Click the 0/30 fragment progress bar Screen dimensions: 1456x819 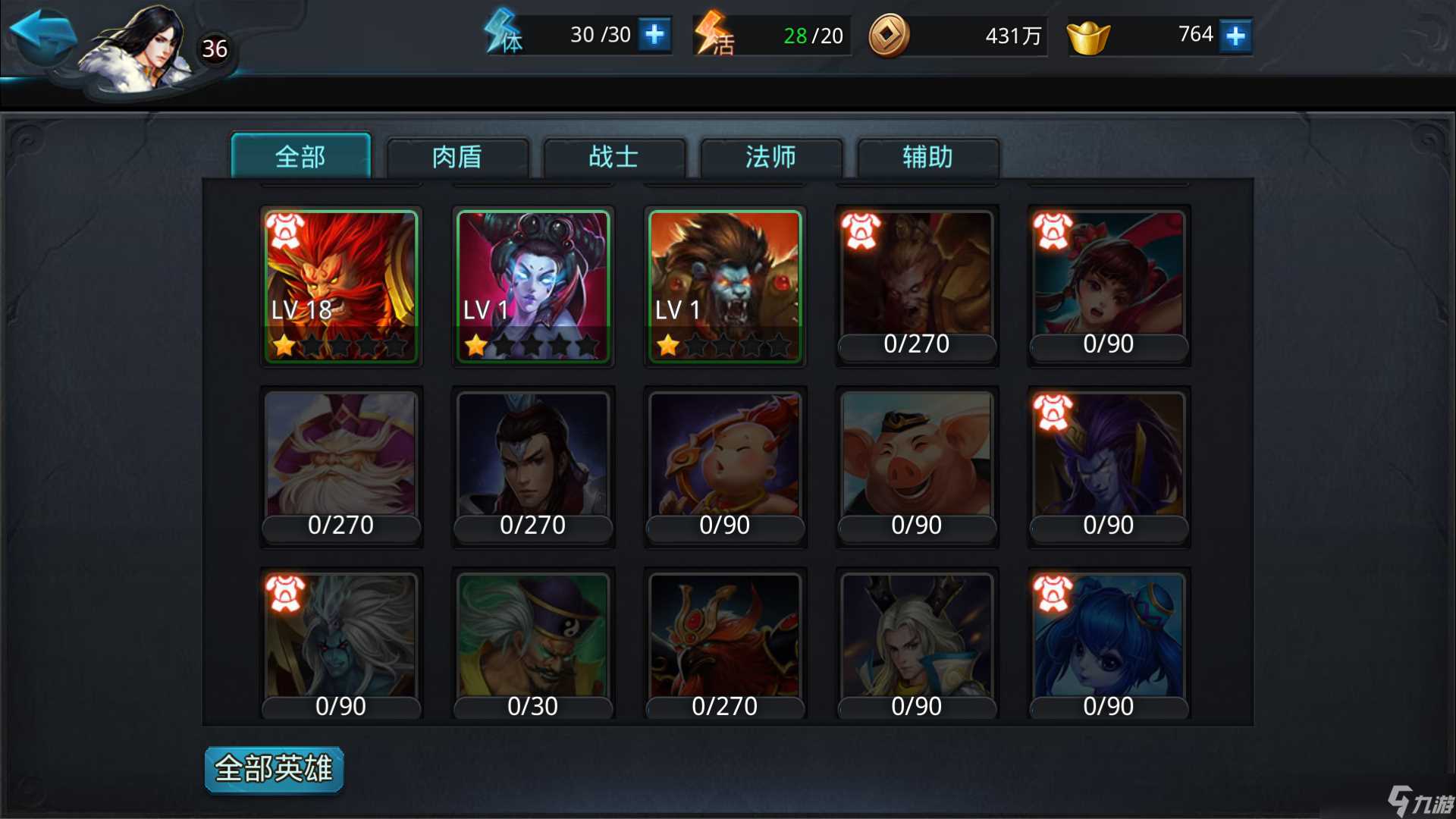(x=532, y=705)
